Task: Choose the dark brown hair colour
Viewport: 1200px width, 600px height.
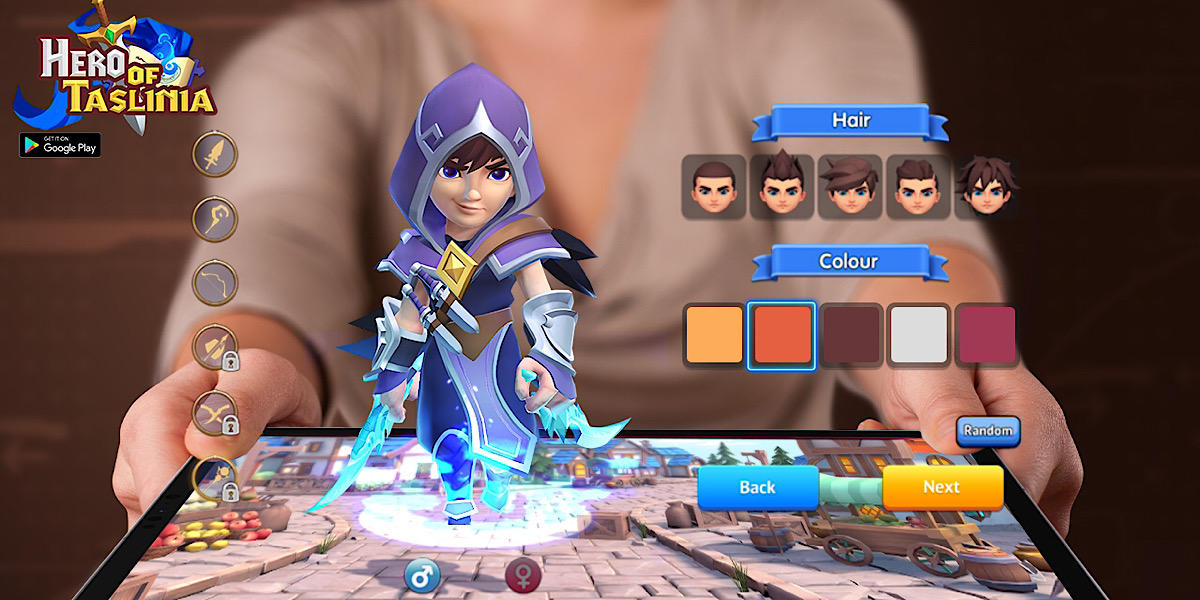Action: point(849,334)
